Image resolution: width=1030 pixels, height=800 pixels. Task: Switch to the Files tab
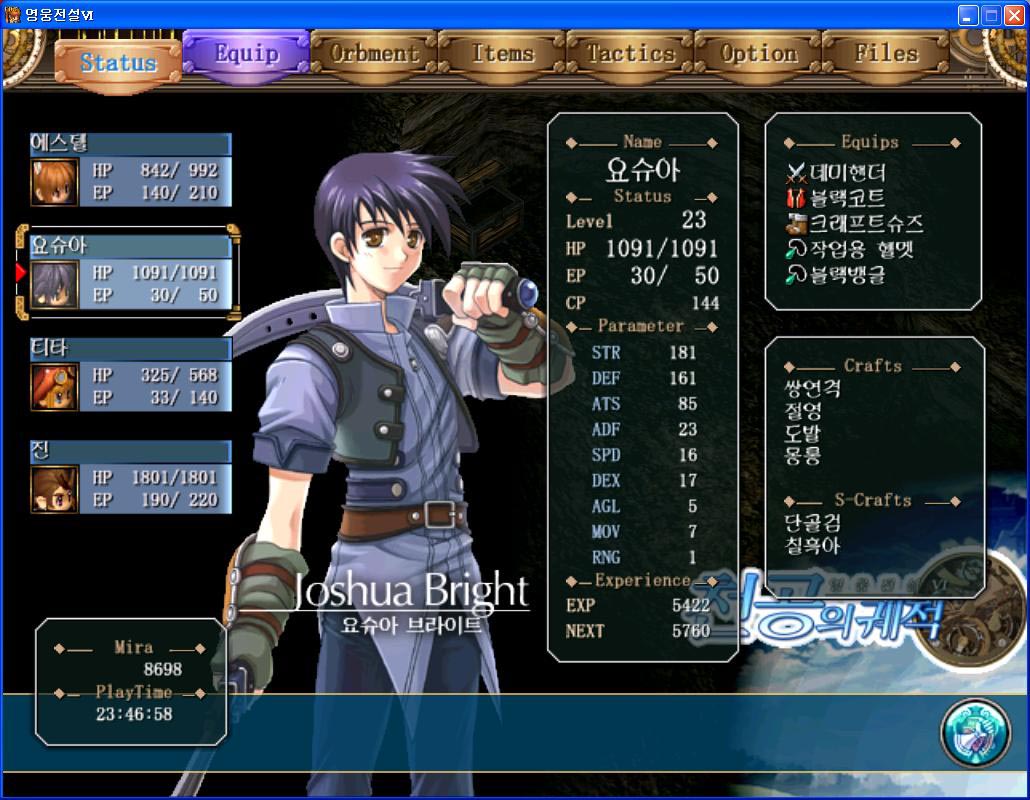tap(886, 53)
